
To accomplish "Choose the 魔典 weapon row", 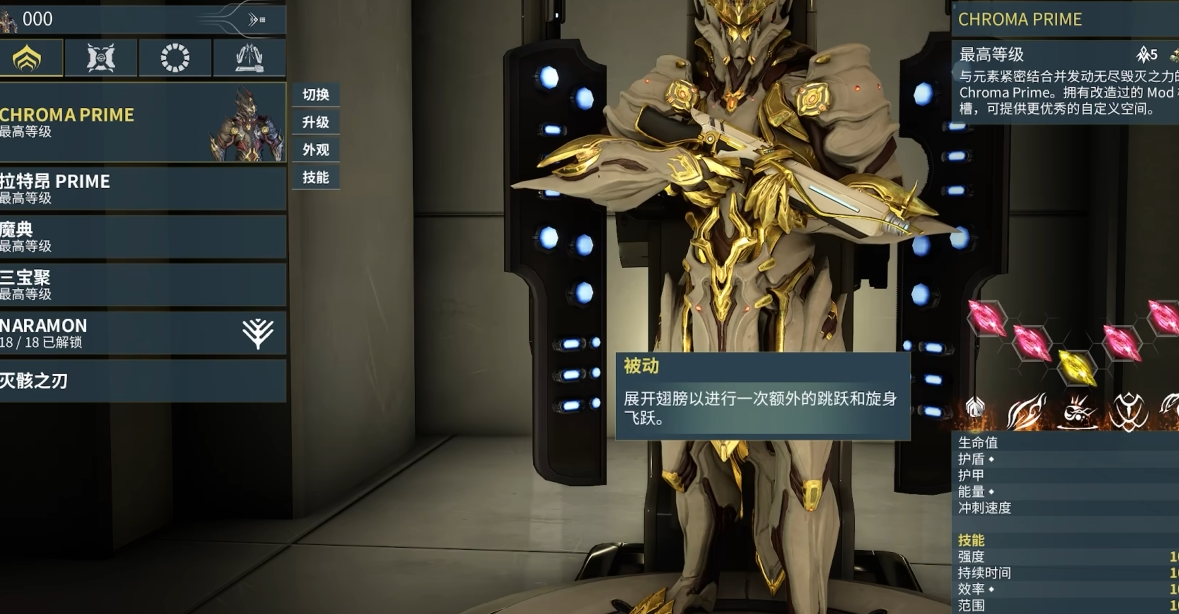I will (140, 237).
